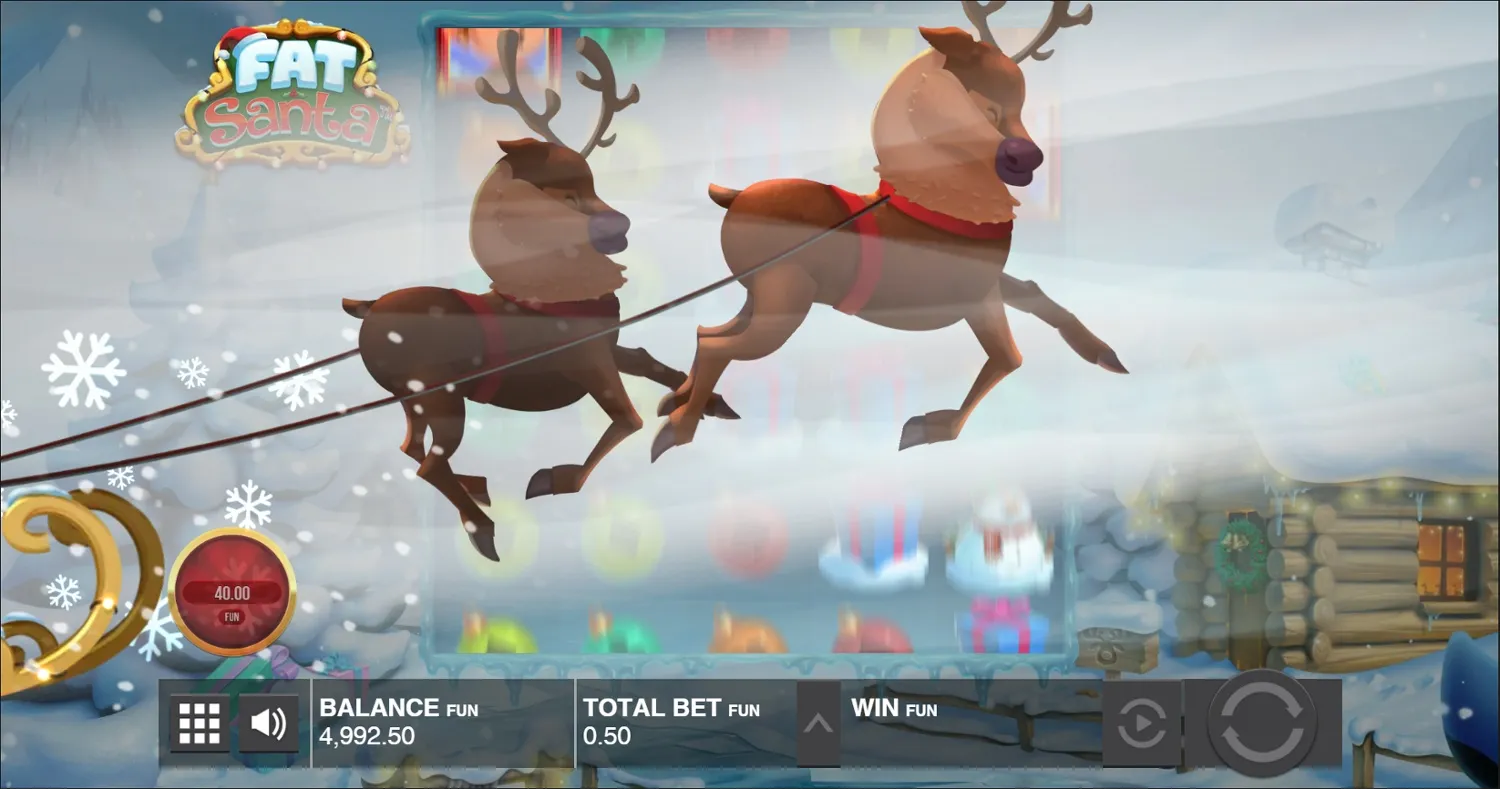Open the paytable via the menu icon
Image resolution: width=1500 pixels, height=789 pixels.
coord(198,723)
